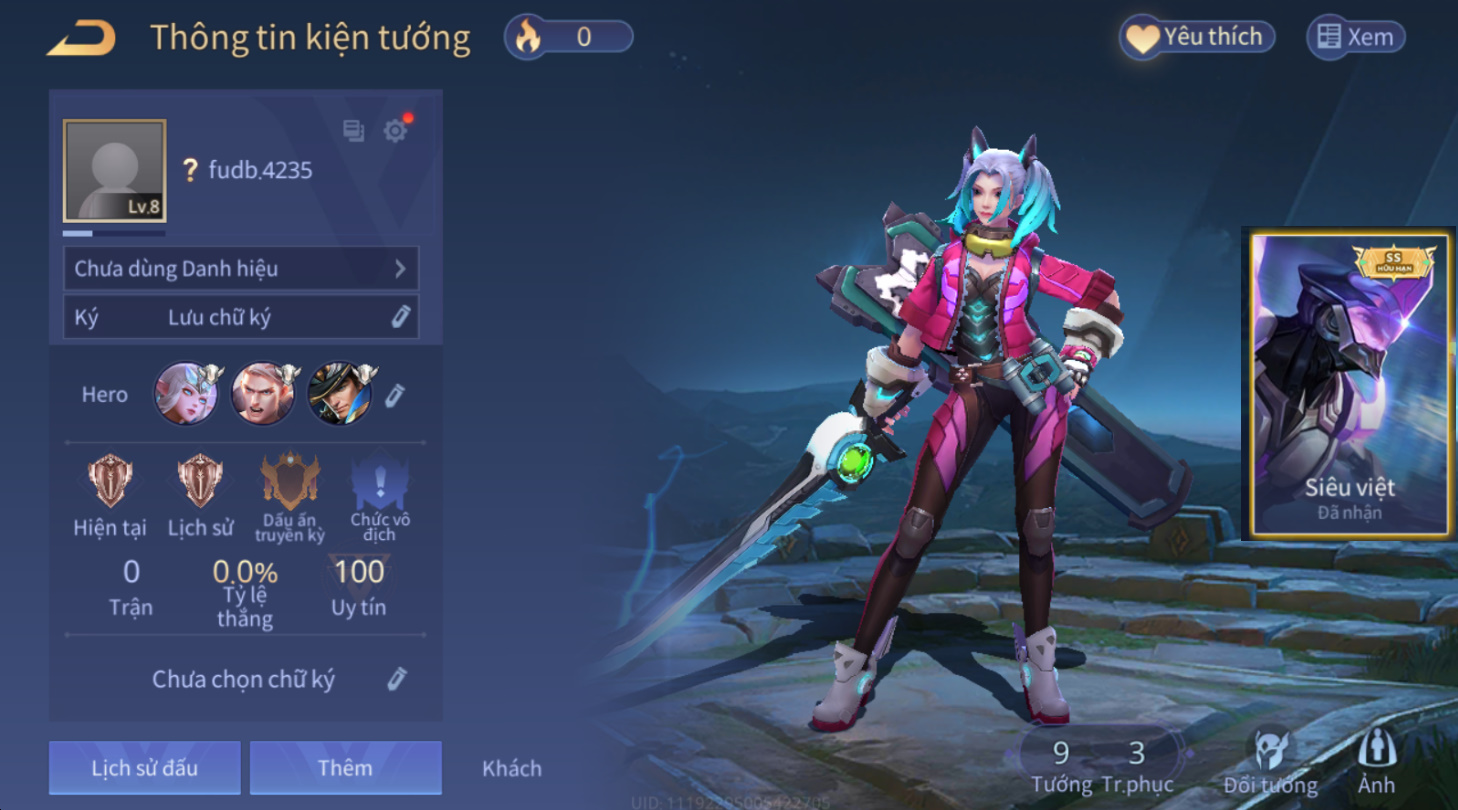1458x810 pixels.
Task: Edit the Lưu chữ ký signature field
Action: (x=400, y=317)
